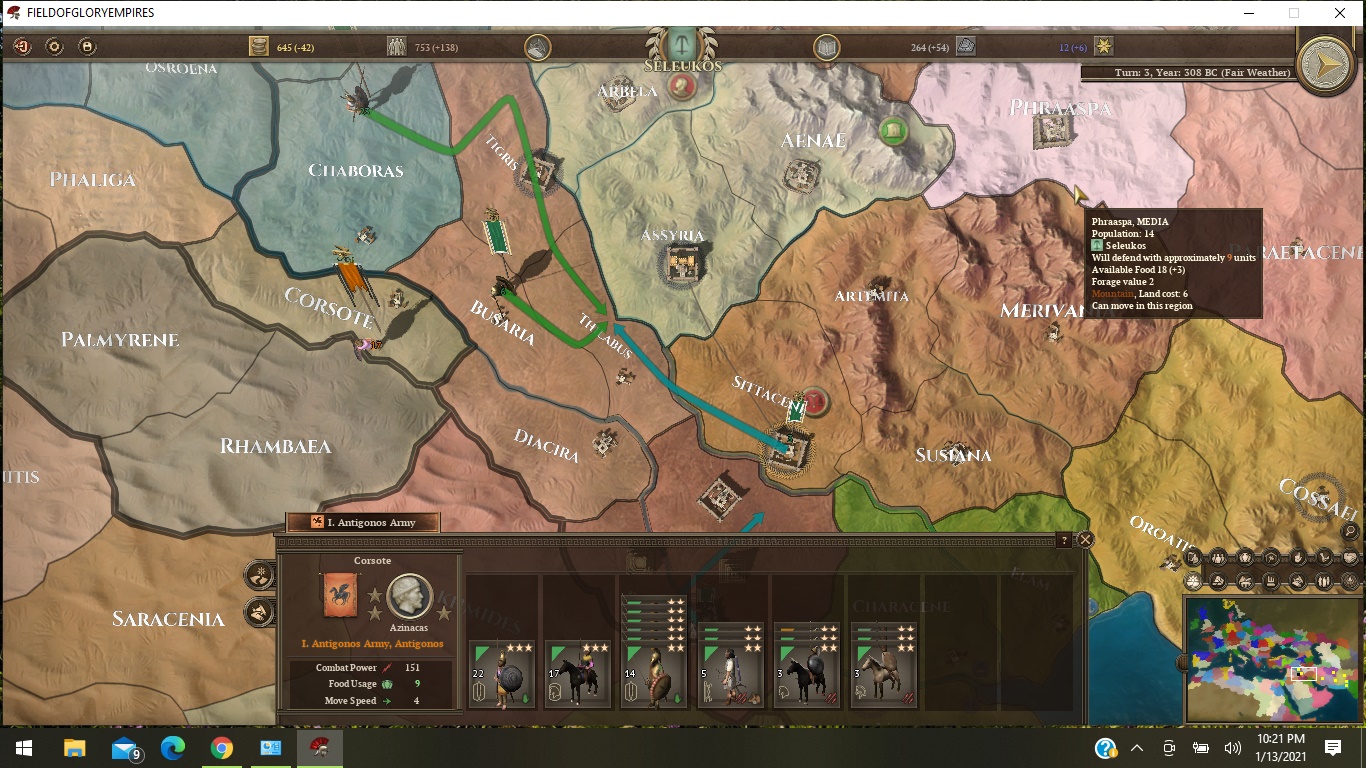This screenshot has height=768, width=1366.
Task: Open the game menu exit icon
Action: click(22, 46)
